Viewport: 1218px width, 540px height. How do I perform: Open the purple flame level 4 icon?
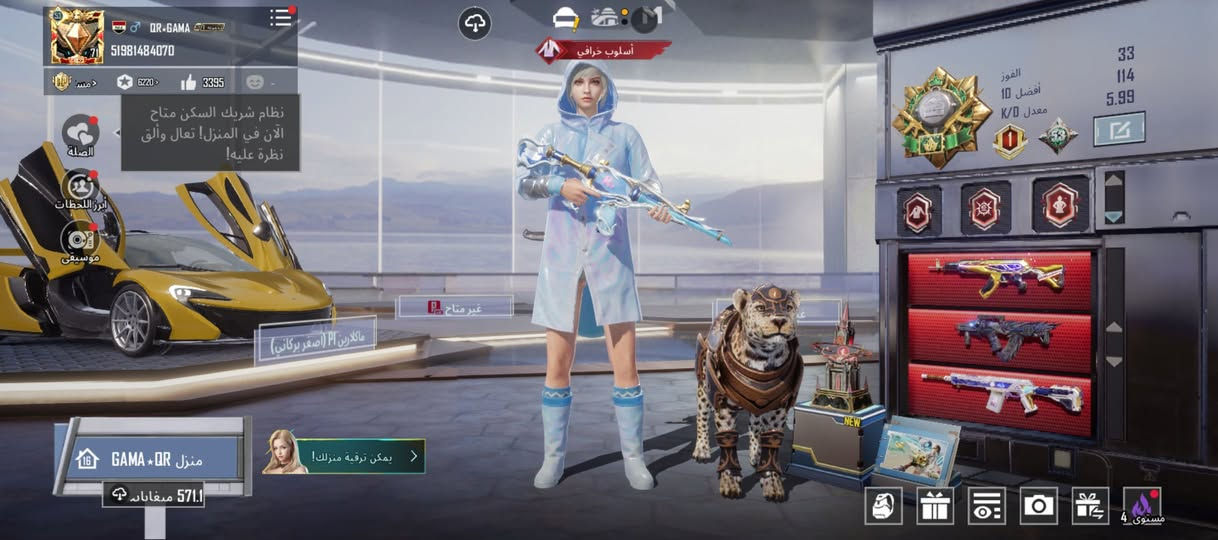coord(1142,506)
